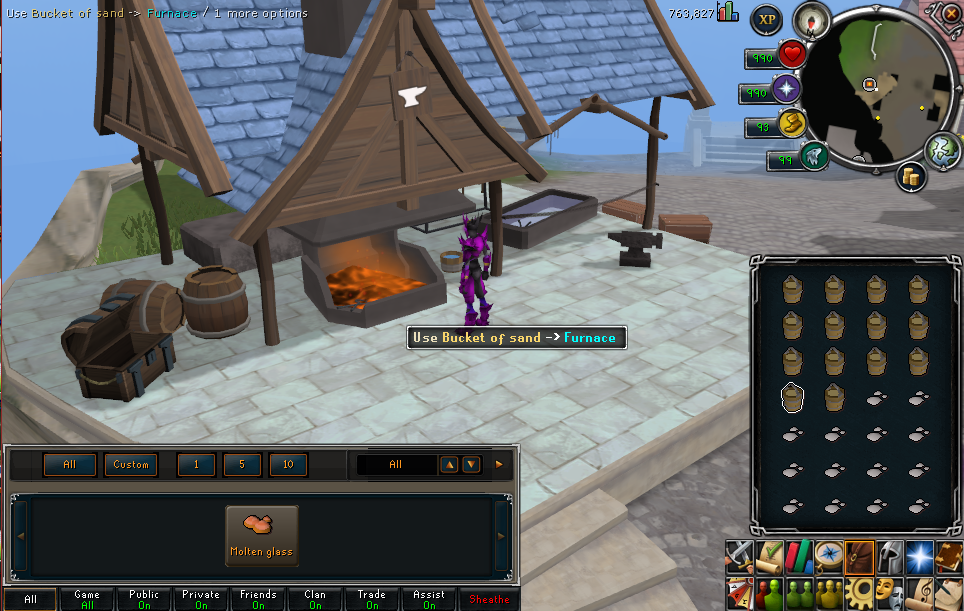The width and height of the screenshot is (964, 611).
Task: Toggle the Trade chat filter
Action: (372, 599)
